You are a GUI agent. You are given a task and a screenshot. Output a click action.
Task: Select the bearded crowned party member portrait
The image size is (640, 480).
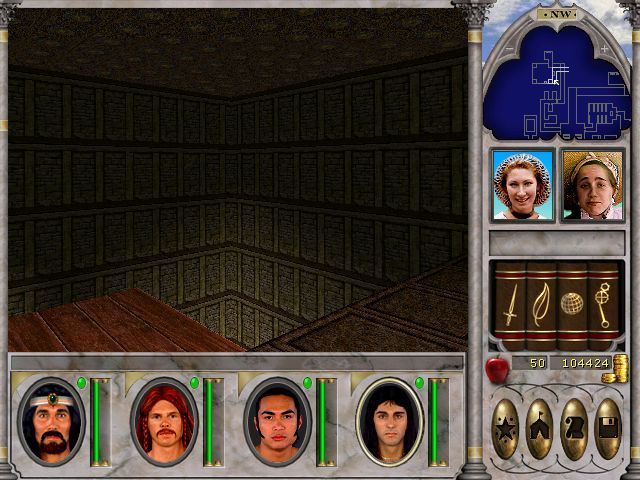pyautogui.click(x=51, y=421)
